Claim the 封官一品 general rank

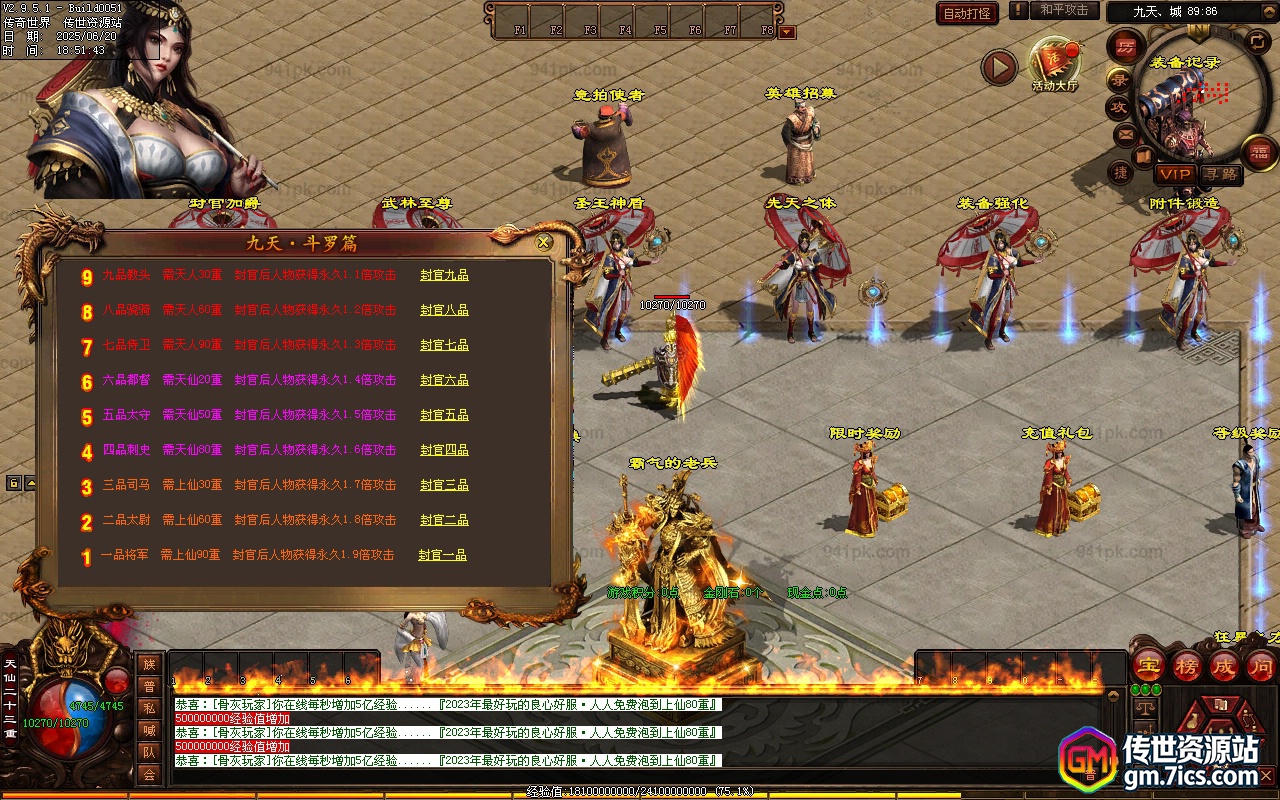pos(442,555)
